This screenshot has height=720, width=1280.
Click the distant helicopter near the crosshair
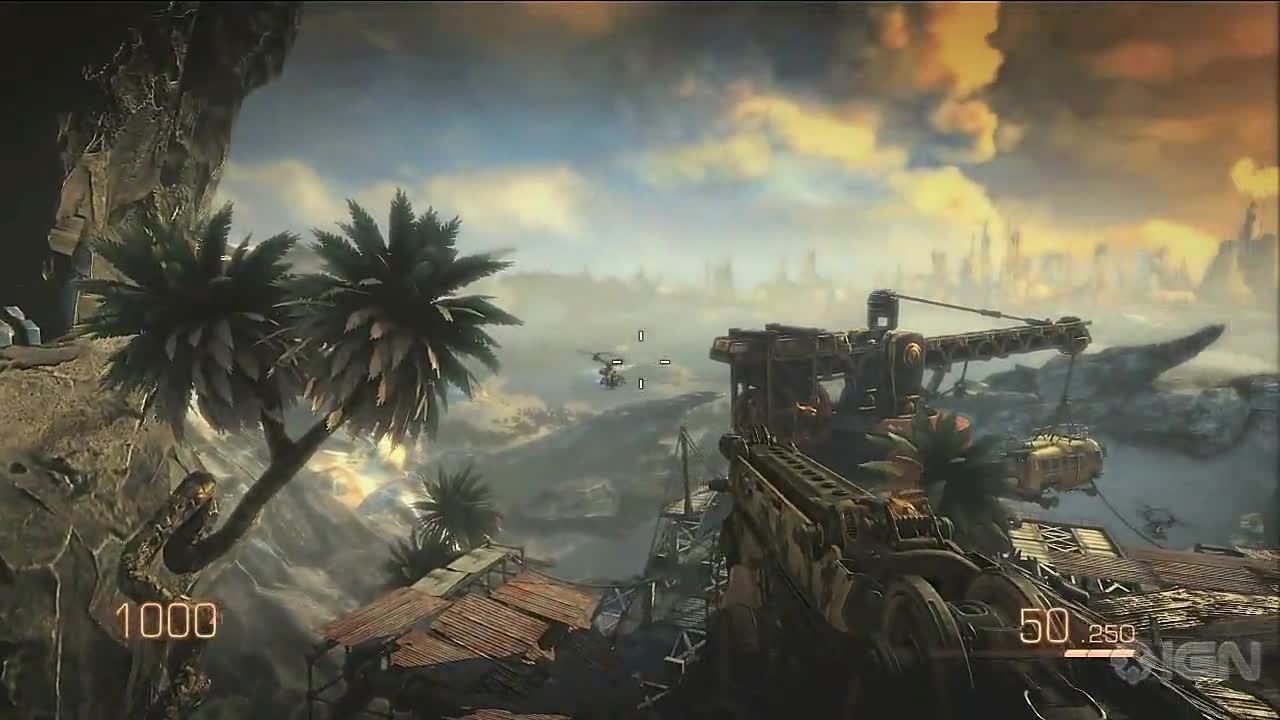608,372
